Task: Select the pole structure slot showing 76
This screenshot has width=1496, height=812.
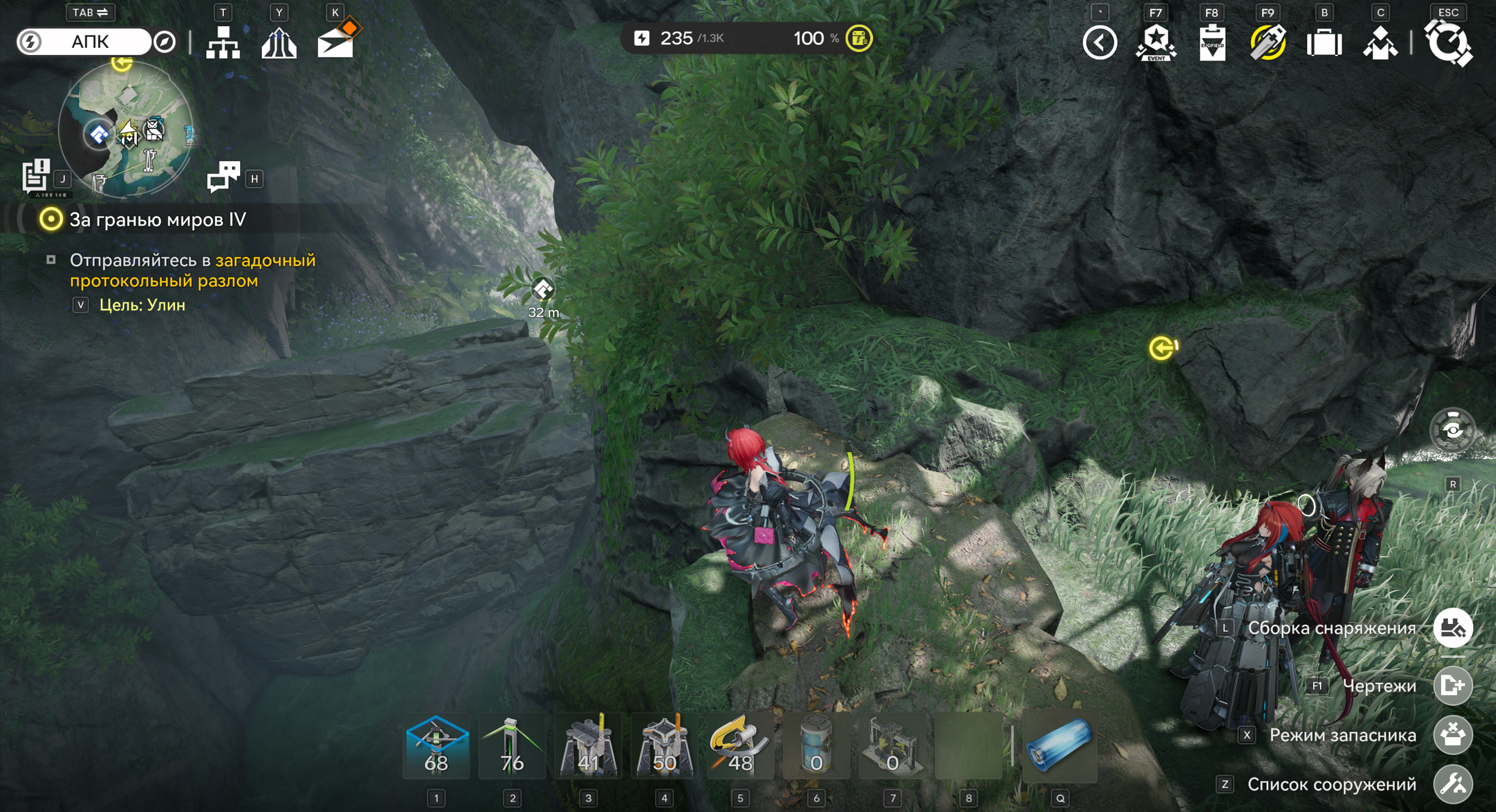Action: [512, 746]
